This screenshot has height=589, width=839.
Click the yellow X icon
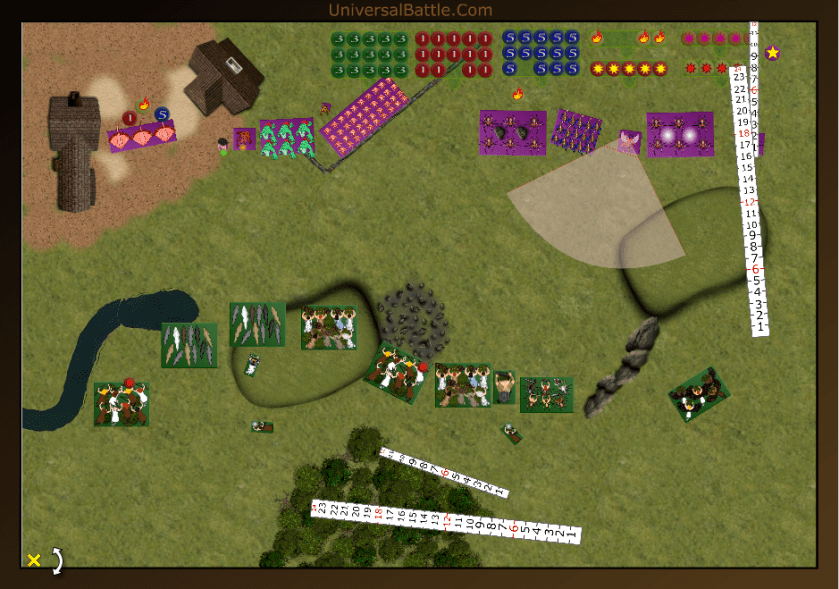click(x=34, y=560)
